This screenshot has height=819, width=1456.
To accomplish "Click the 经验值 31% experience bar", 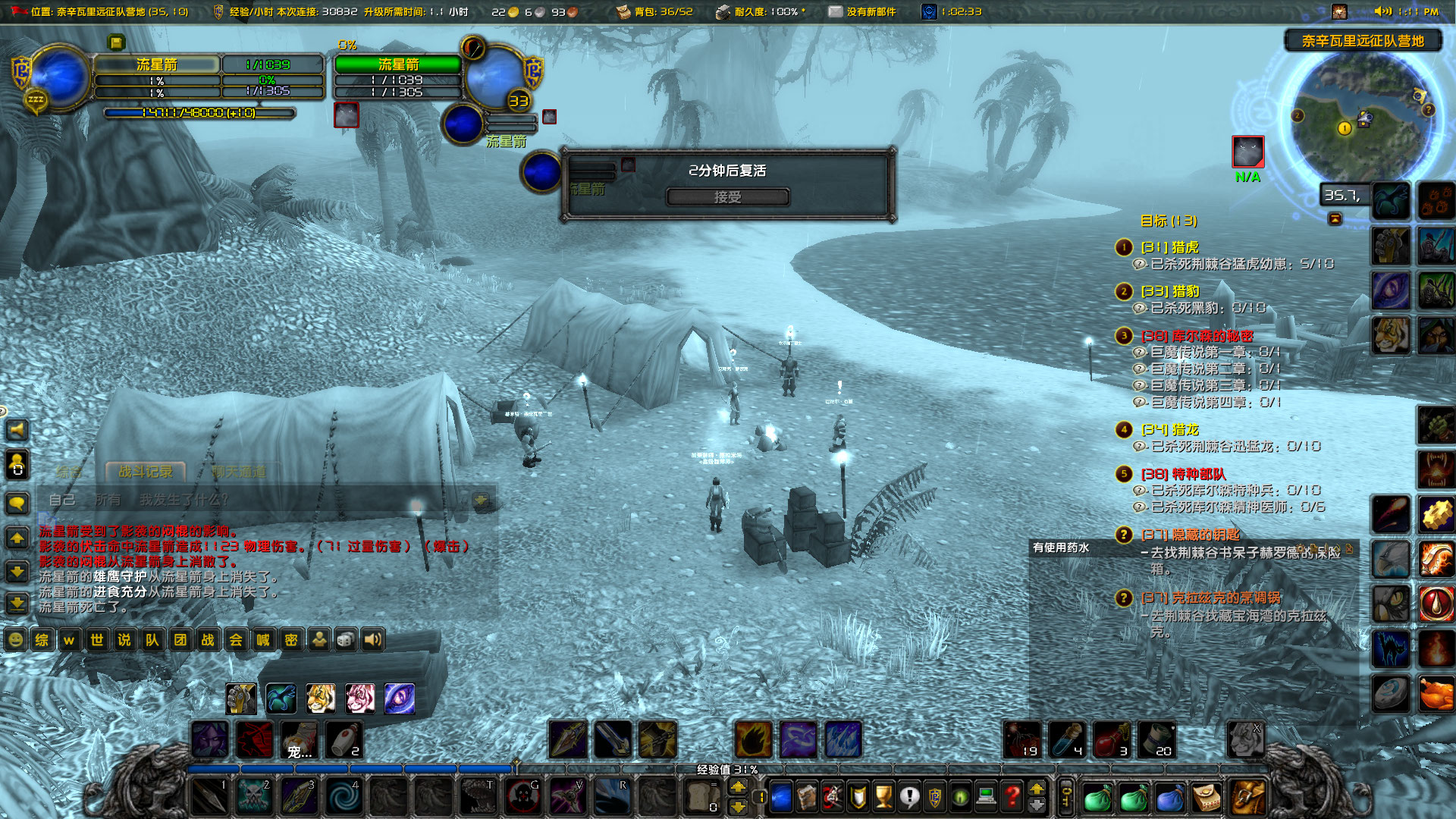I will tap(728, 768).
